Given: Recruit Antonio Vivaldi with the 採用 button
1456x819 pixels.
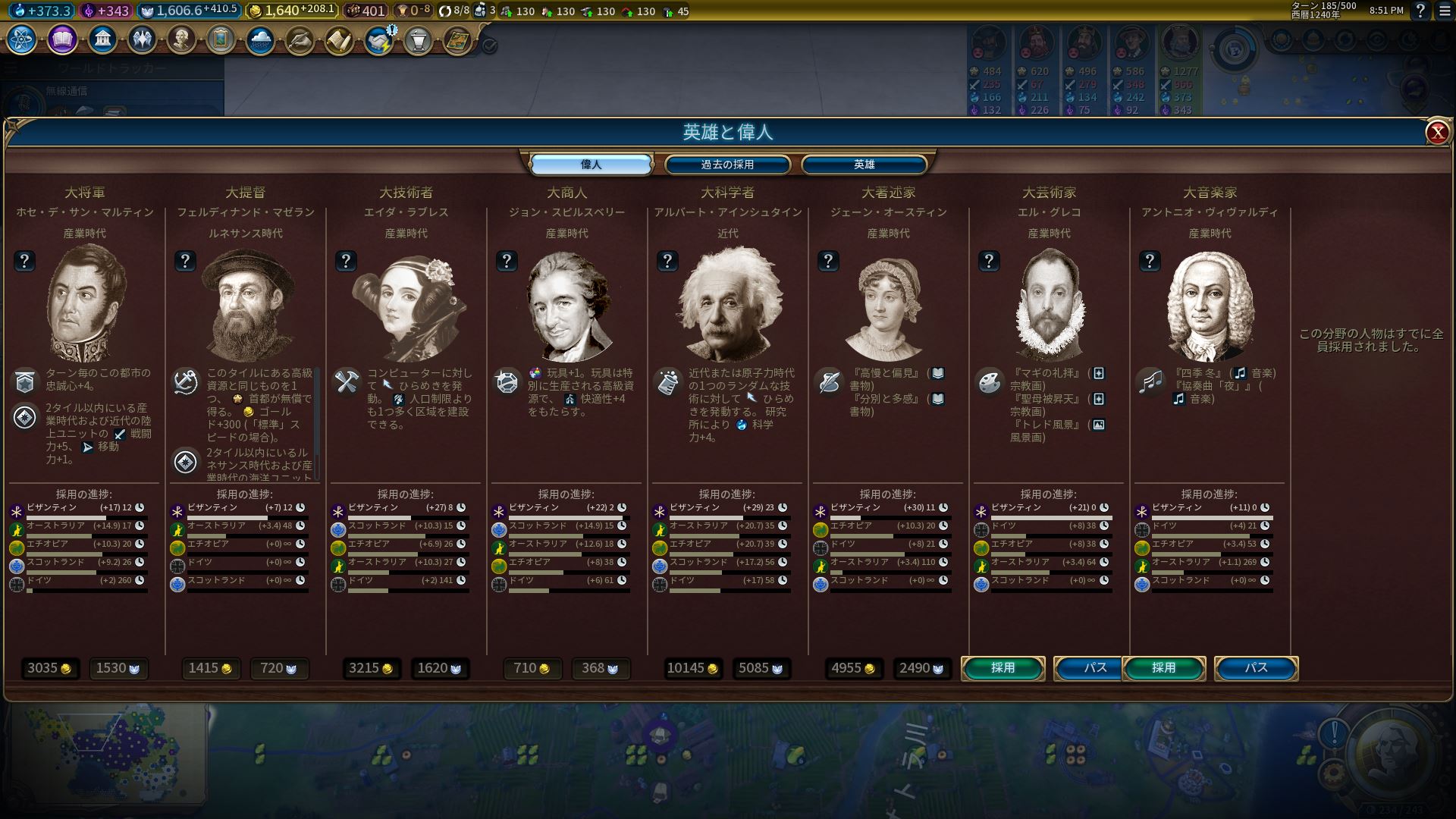Looking at the screenshot, I should pyautogui.click(x=1163, y=668).
